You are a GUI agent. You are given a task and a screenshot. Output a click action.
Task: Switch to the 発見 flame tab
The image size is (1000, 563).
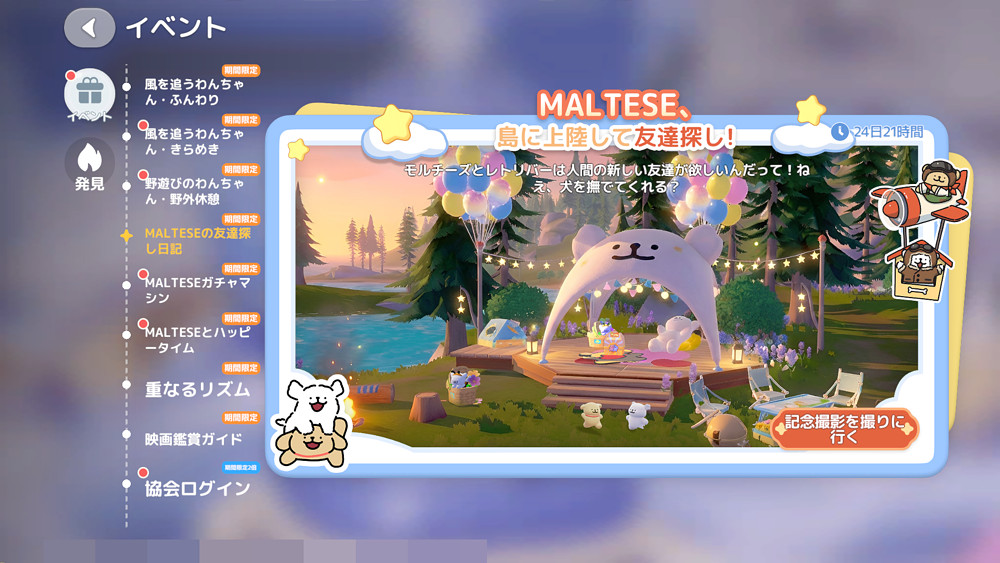pyautogui.click(x=89, y=163)
